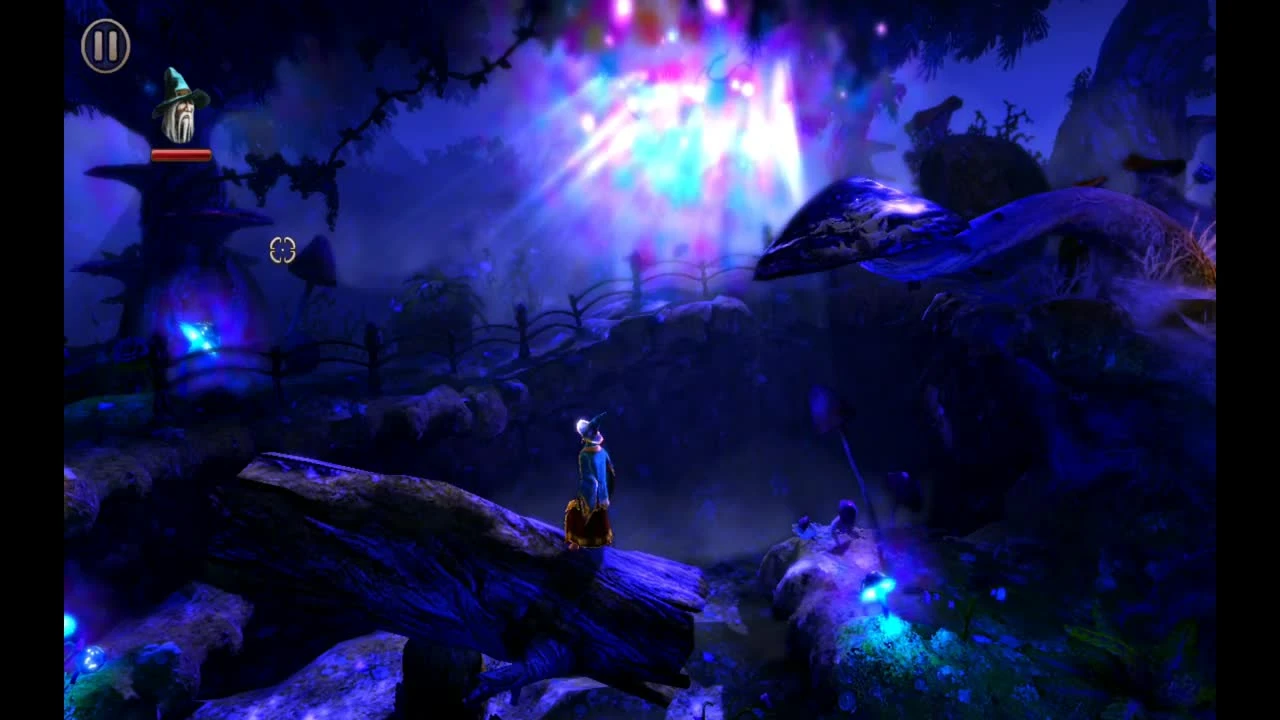
Task: Click the targeting reticle crosshair
Action: coord(282,251)
